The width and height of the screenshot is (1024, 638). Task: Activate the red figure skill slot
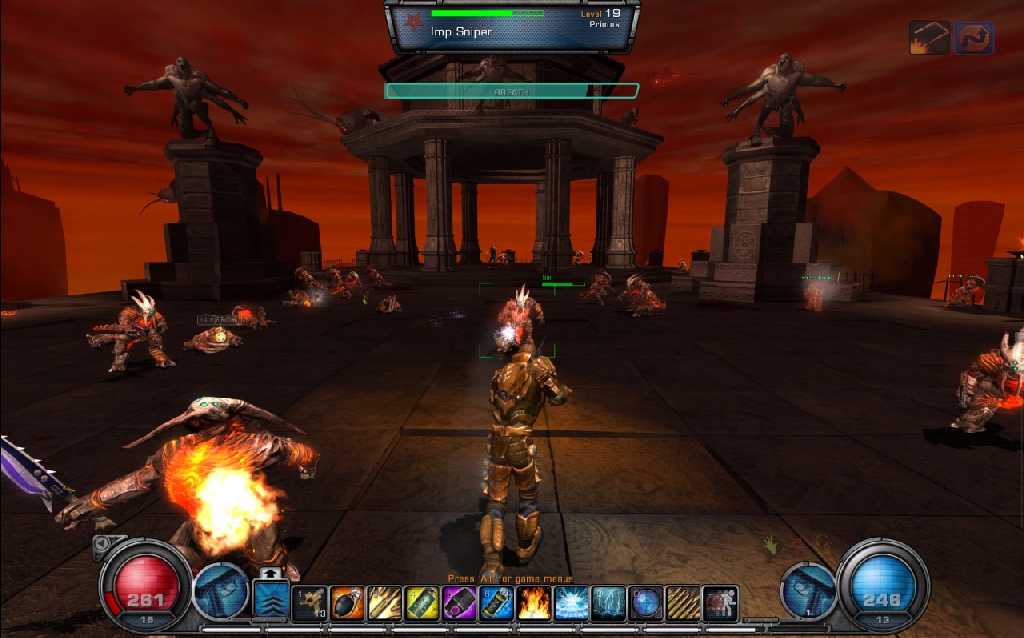point(719,603)
